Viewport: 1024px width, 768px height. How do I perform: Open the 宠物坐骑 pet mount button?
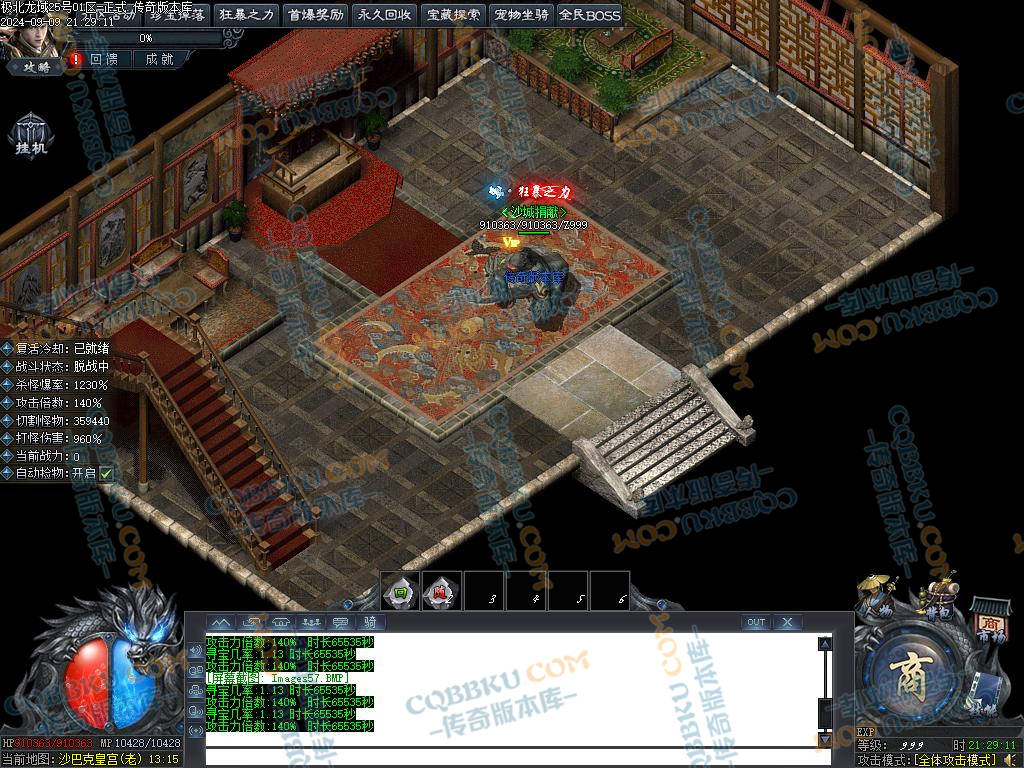[x=521, y=15]
